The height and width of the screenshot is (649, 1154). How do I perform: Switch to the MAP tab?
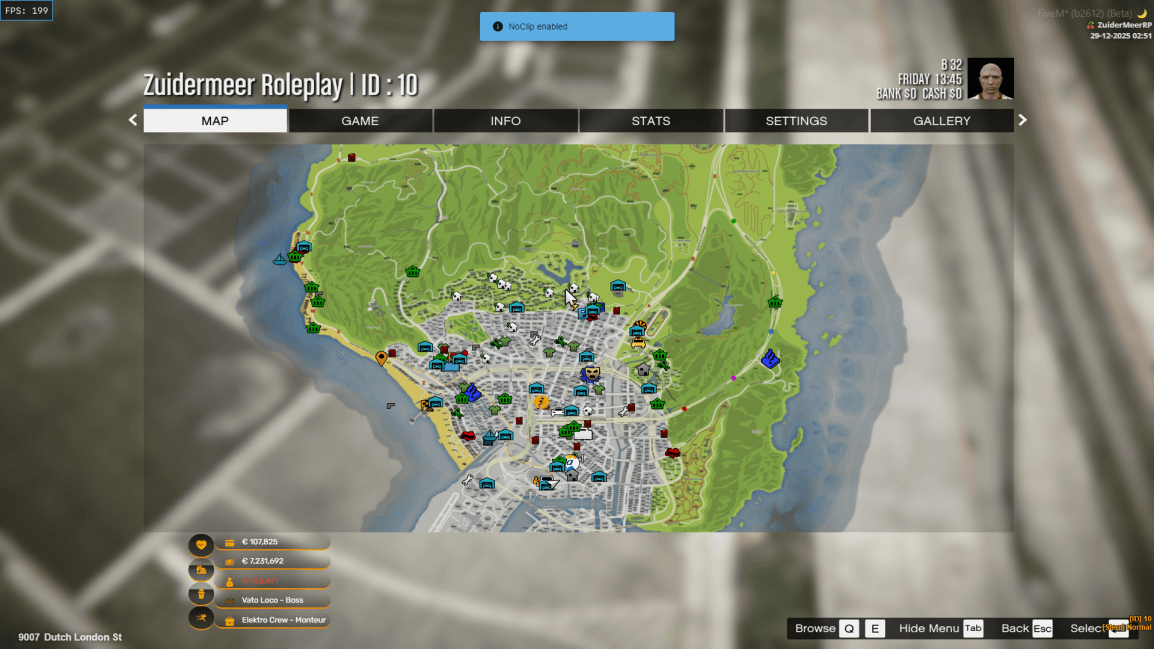click(x=215, y=121)
